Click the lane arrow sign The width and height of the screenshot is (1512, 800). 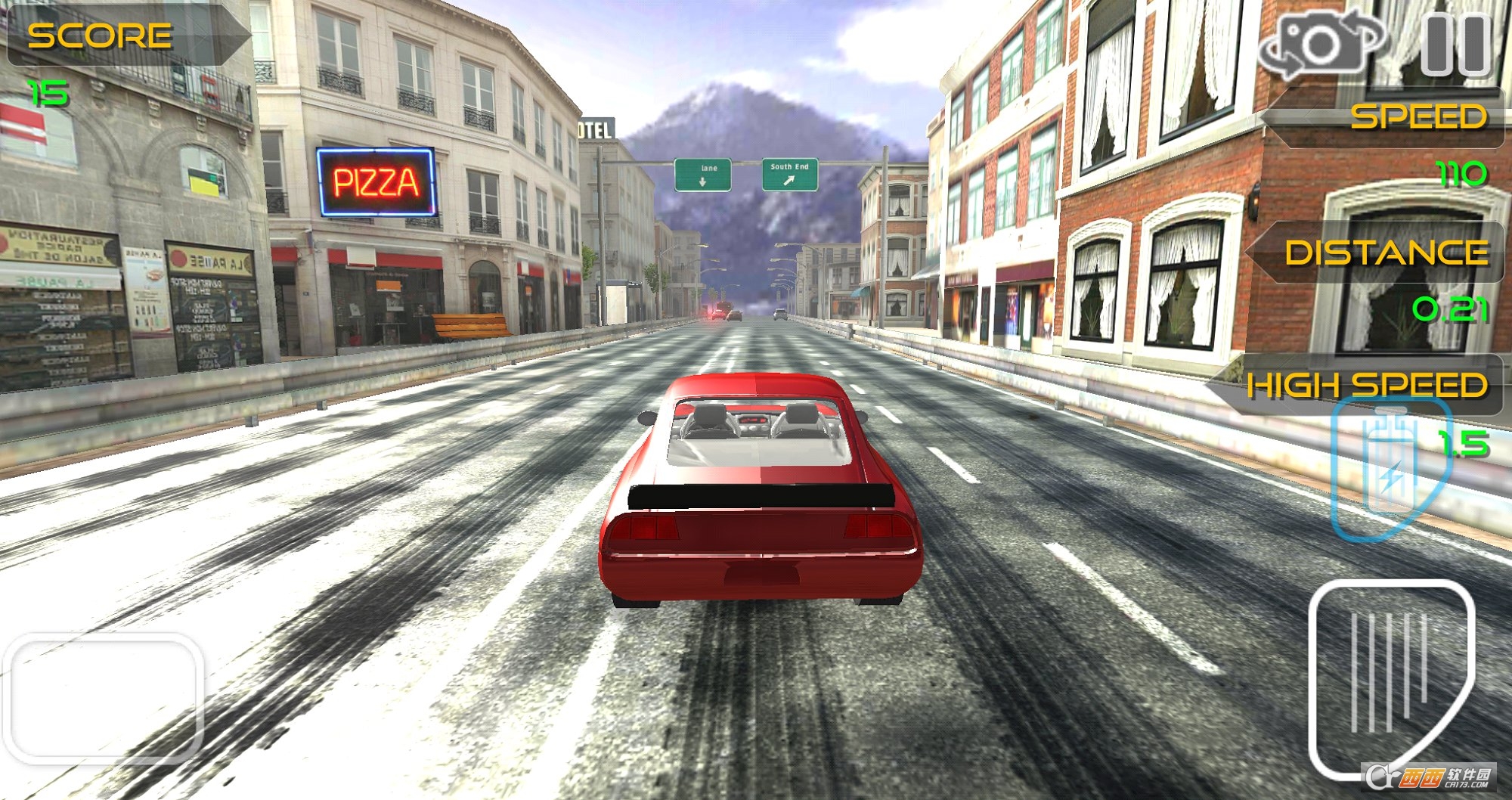pyautogui.click(x=705, y=172)
